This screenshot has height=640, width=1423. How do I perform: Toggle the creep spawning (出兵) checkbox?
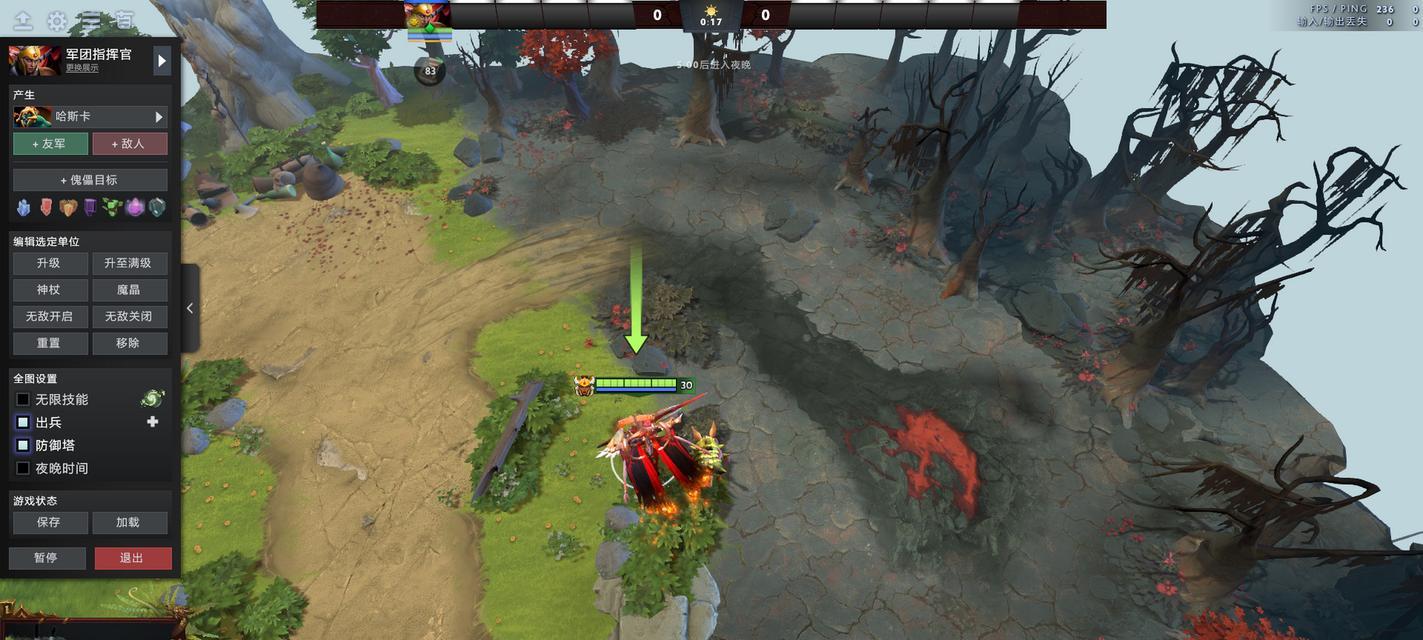click(23, 423)
